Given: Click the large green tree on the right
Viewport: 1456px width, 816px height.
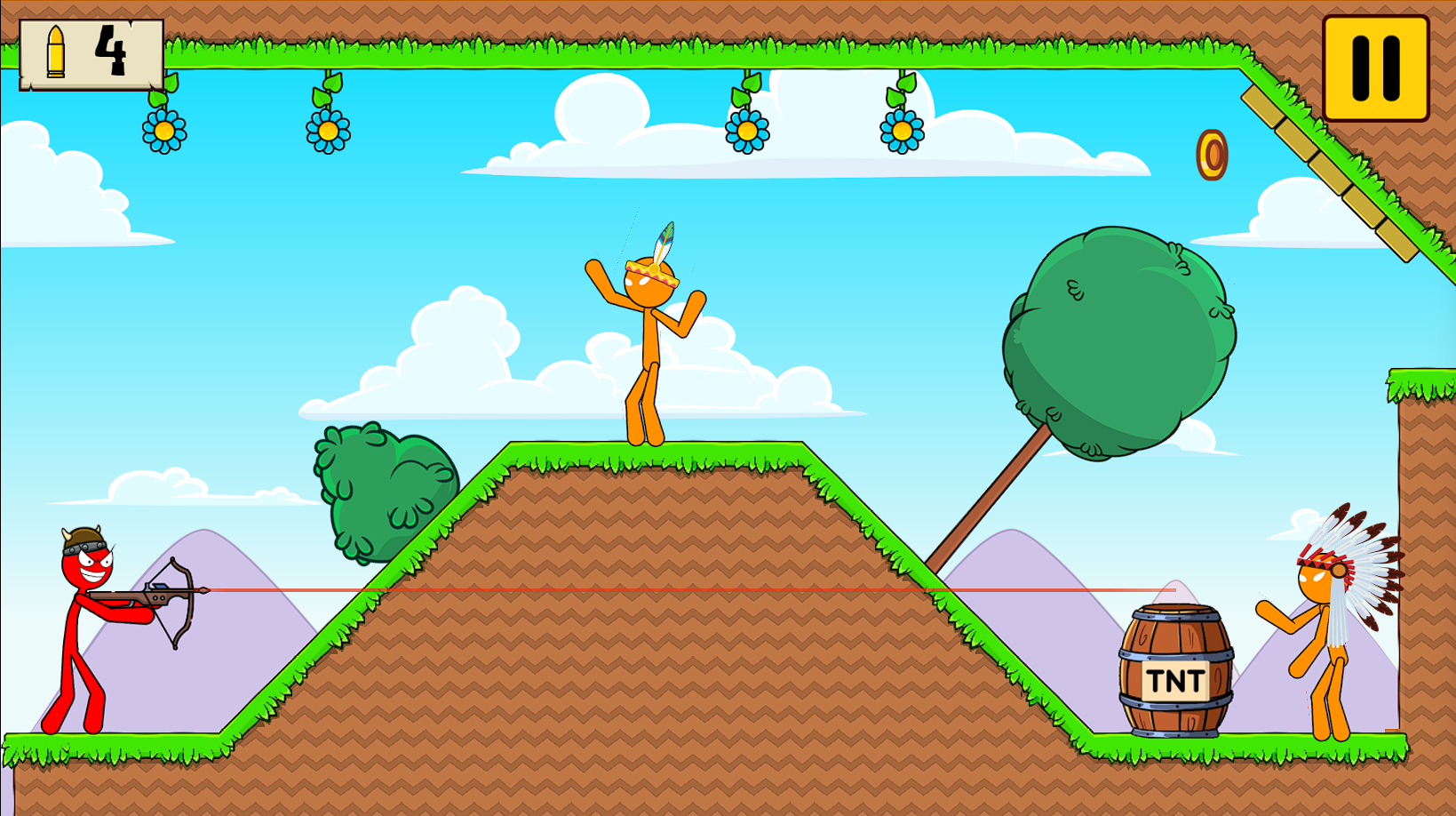Looking at the screenshot, I should pyautogui.click(x=1119, y=338).
